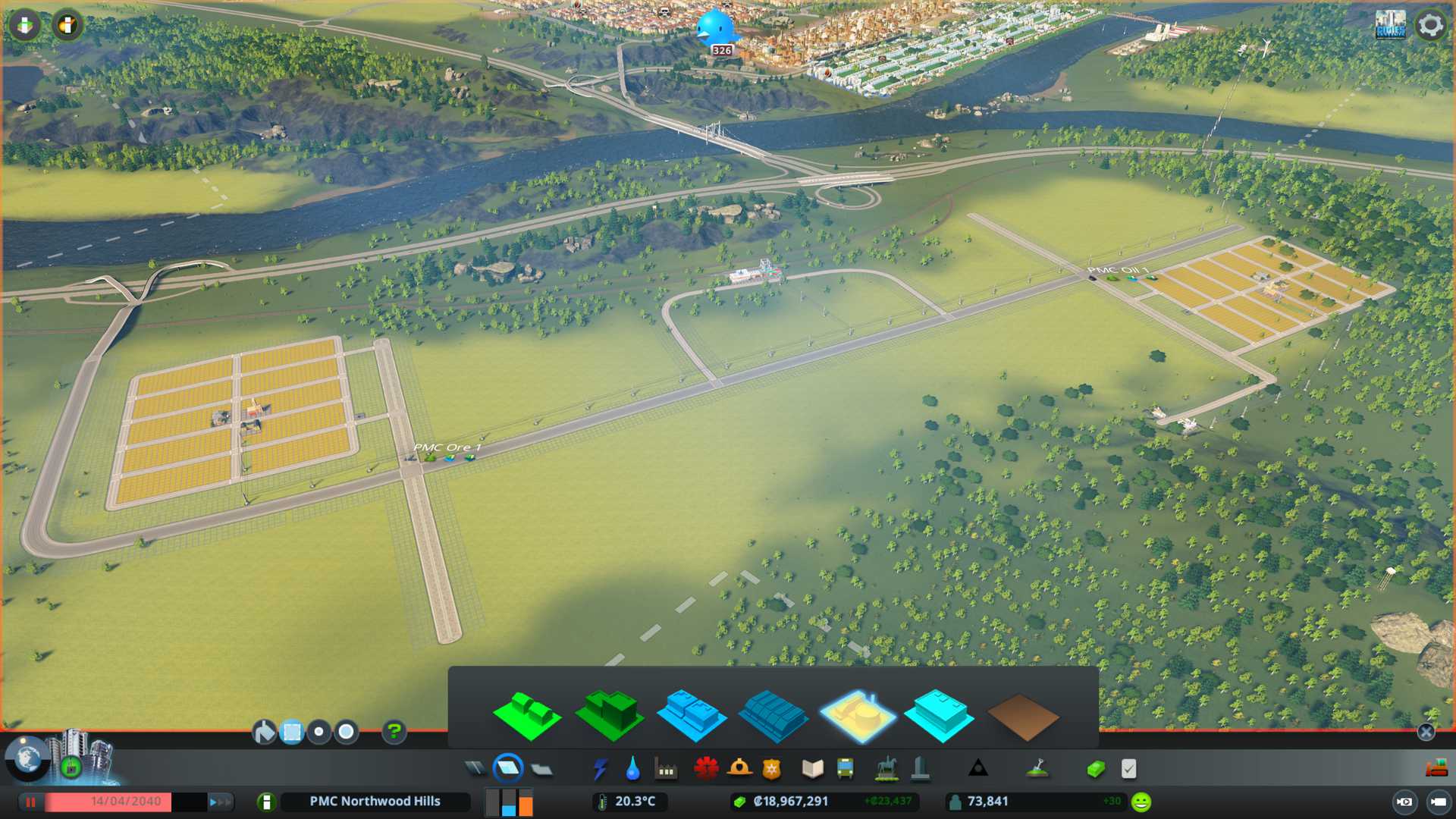Pick the high density commercial zone
This screenshot has width=1456, height=819.
pos(773,715)
